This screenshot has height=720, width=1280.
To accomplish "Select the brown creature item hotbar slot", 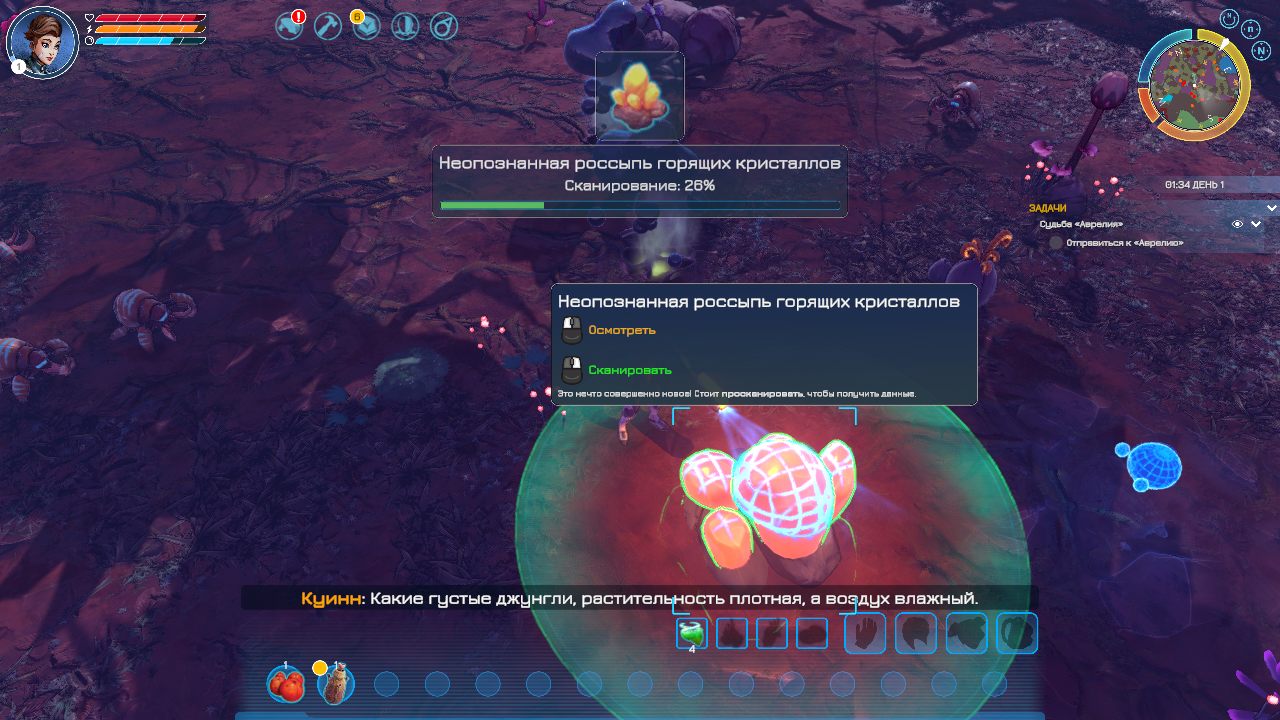I will point(336,684).
